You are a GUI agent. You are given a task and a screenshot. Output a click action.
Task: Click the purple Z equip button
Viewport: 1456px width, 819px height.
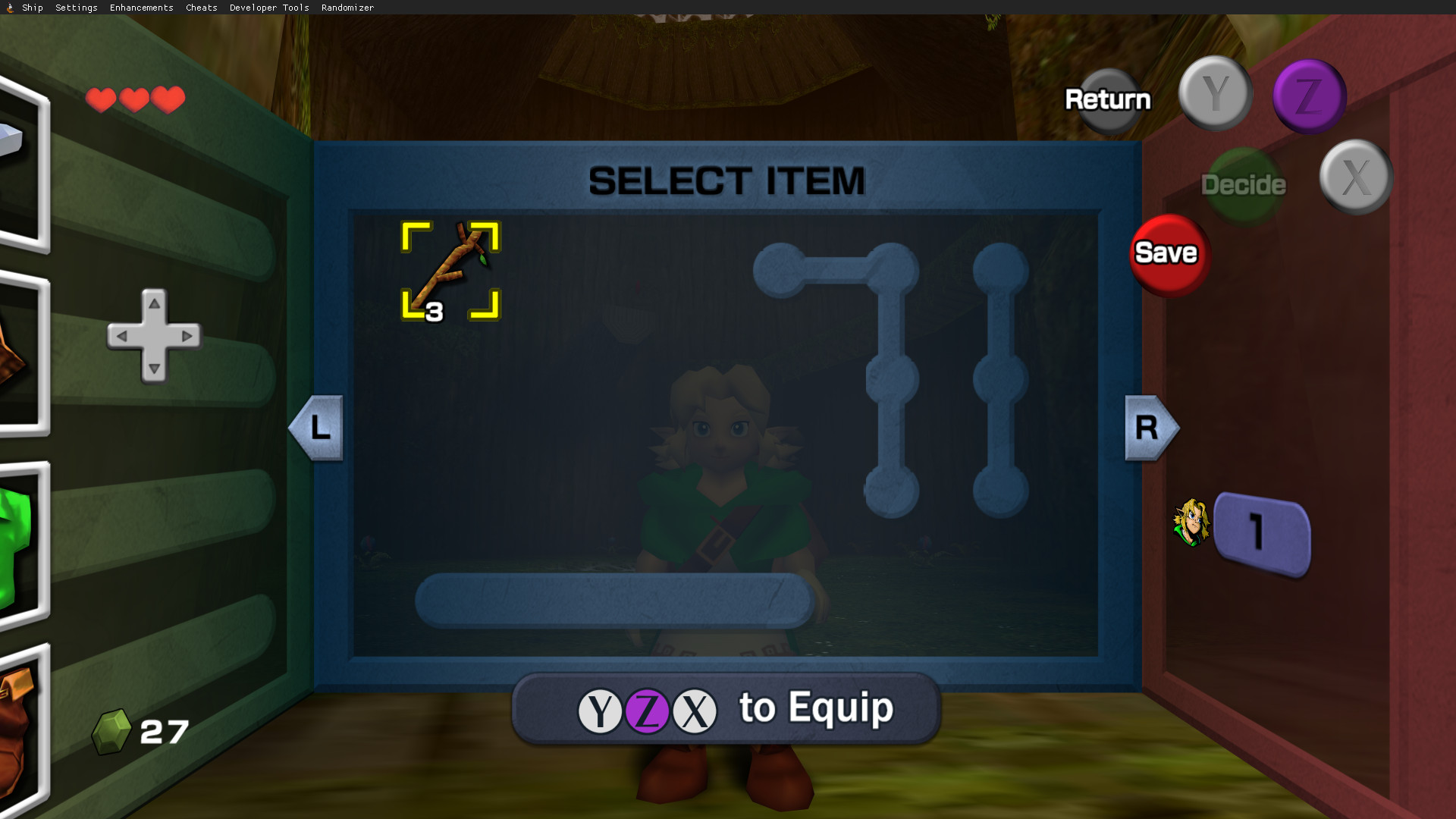(1310, 95)
